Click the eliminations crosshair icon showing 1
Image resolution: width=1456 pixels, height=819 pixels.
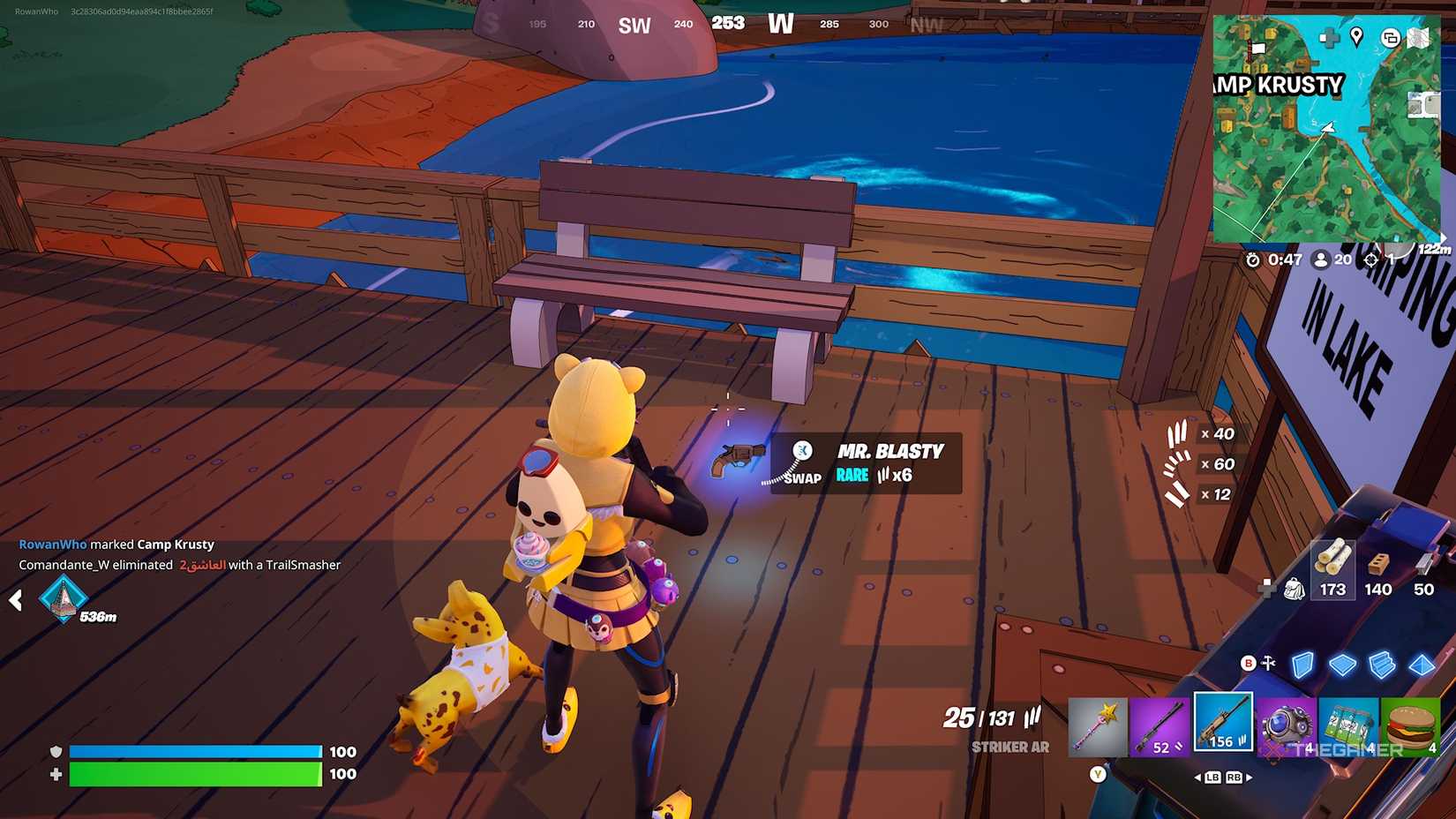click(x=1371, y=260)
